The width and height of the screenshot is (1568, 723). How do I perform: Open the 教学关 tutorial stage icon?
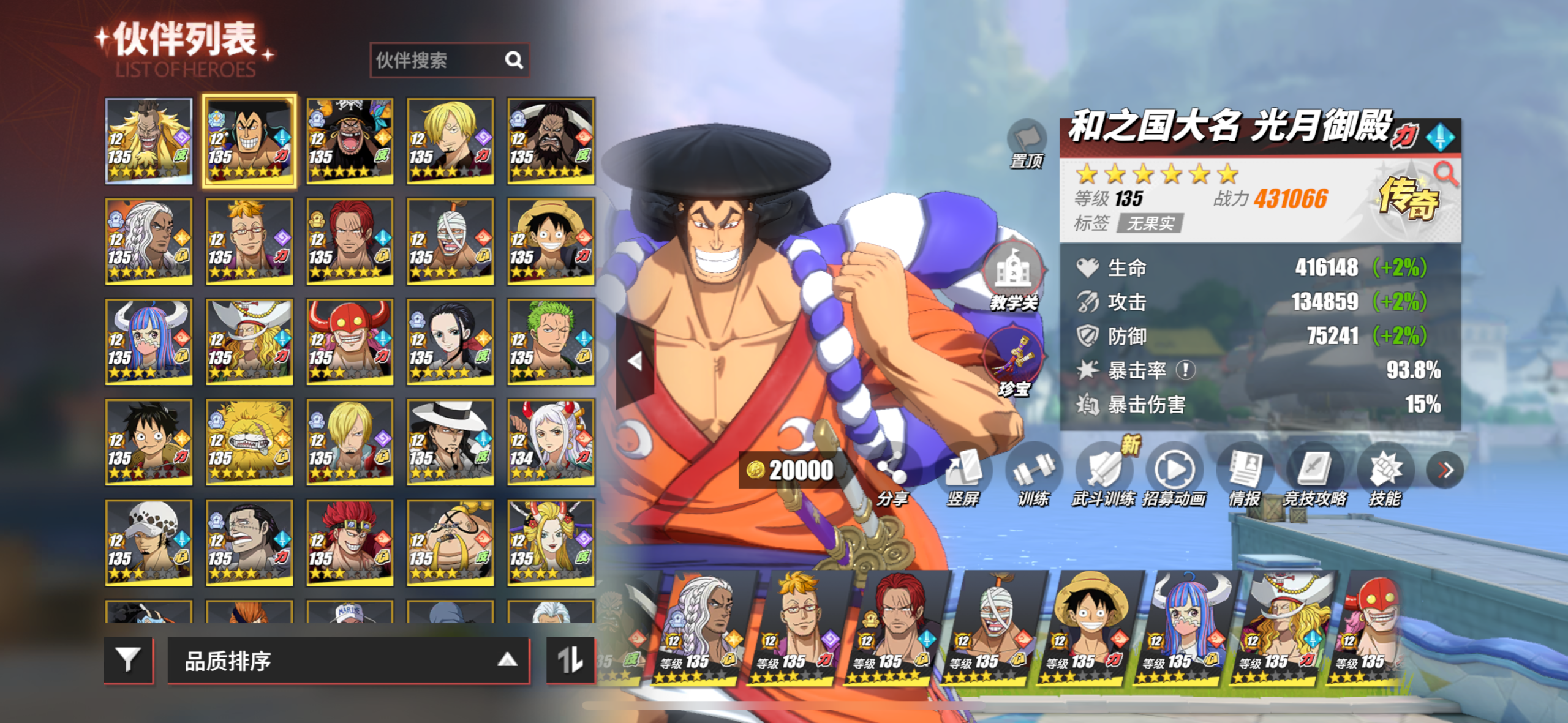[1014, 275]
